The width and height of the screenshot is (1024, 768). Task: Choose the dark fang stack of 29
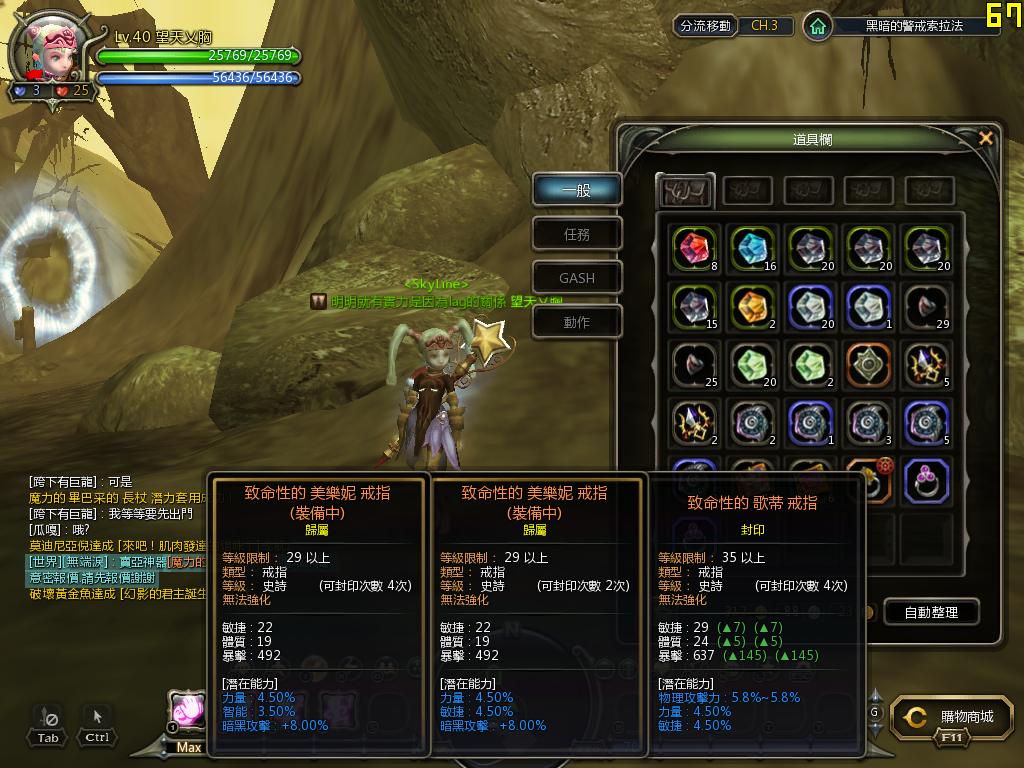[x=926, y=306]
